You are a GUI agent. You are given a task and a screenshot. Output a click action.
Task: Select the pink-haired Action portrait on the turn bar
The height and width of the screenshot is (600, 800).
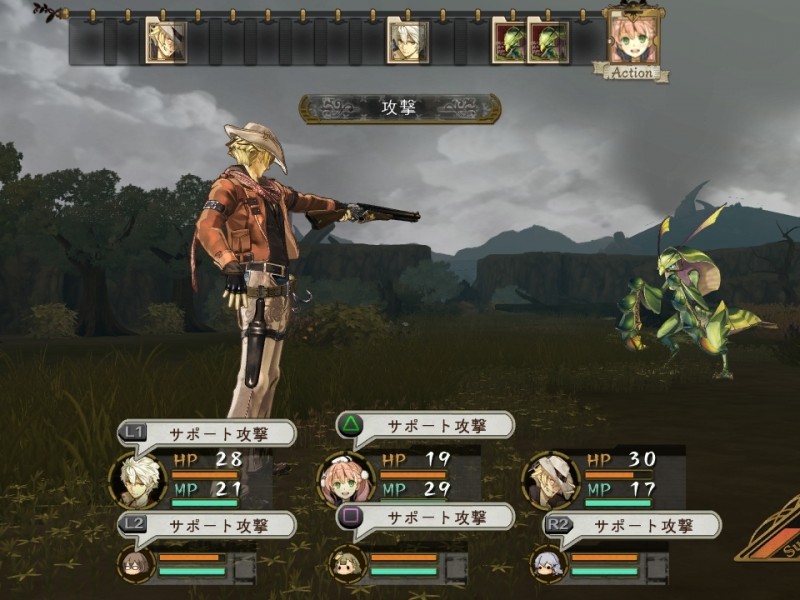[633, 38]
